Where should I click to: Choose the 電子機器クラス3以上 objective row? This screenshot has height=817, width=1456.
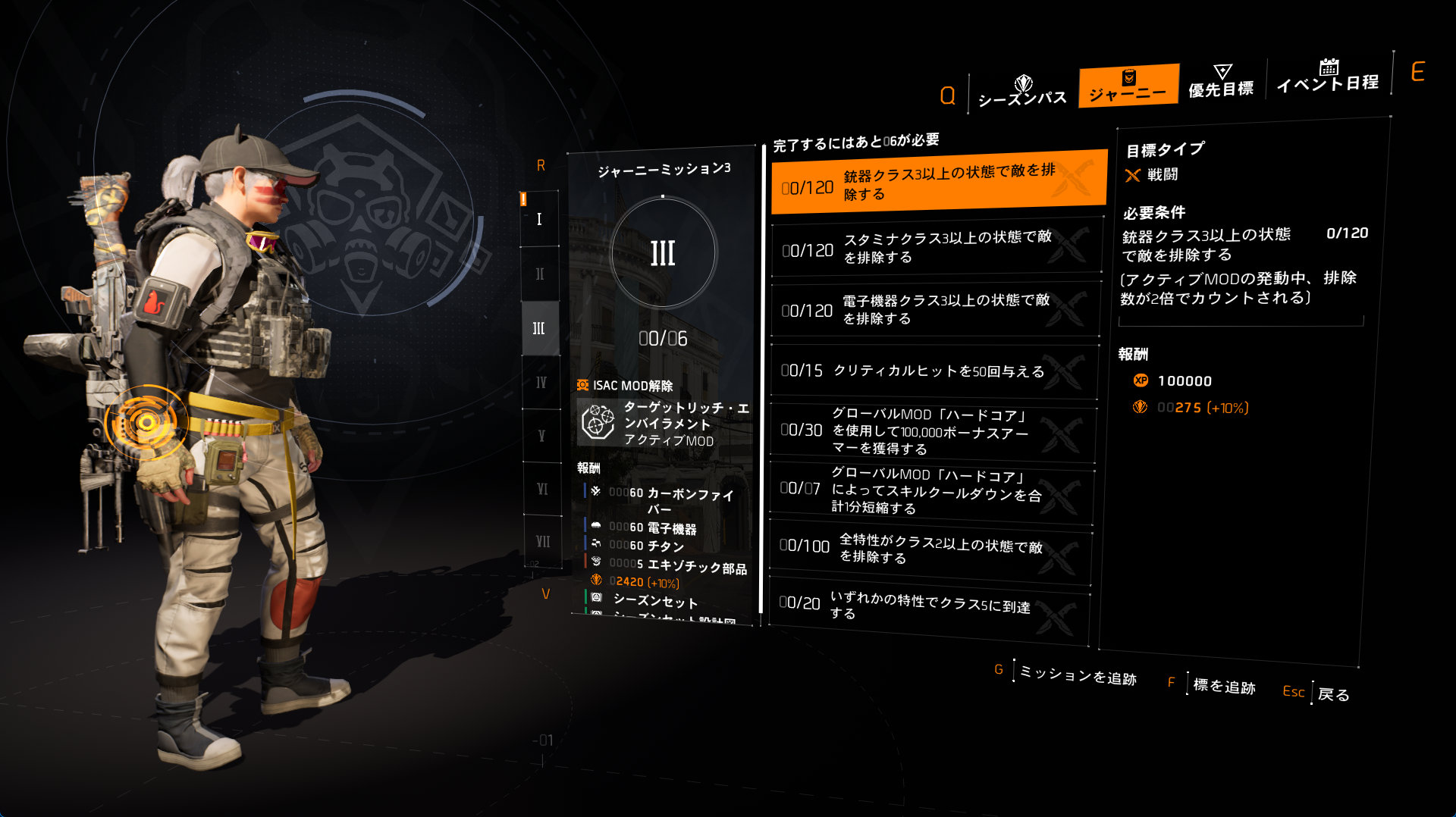point(936,309)
